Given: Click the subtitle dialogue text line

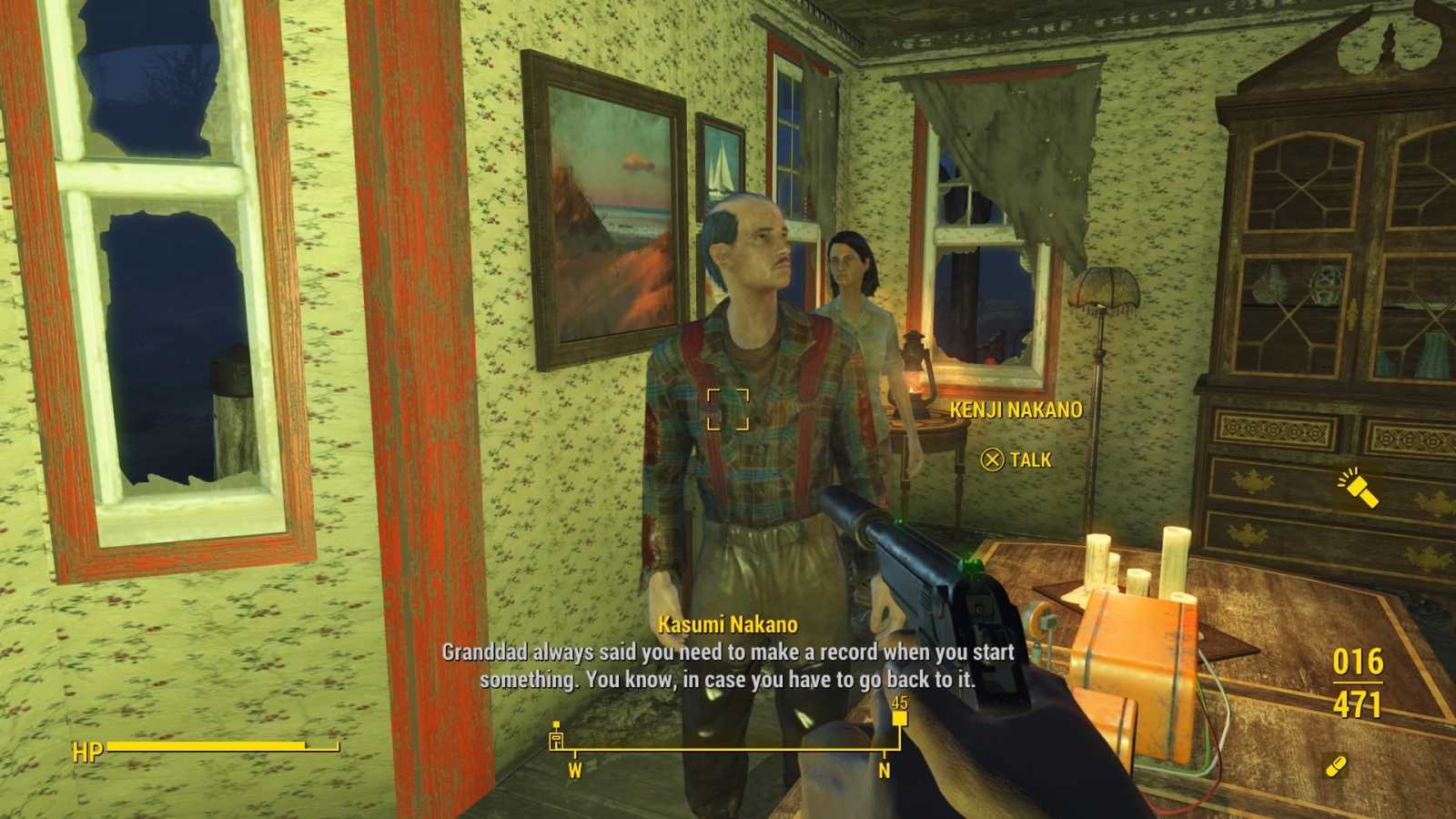Looking at the screenshot, I should (x=728, y=652).
